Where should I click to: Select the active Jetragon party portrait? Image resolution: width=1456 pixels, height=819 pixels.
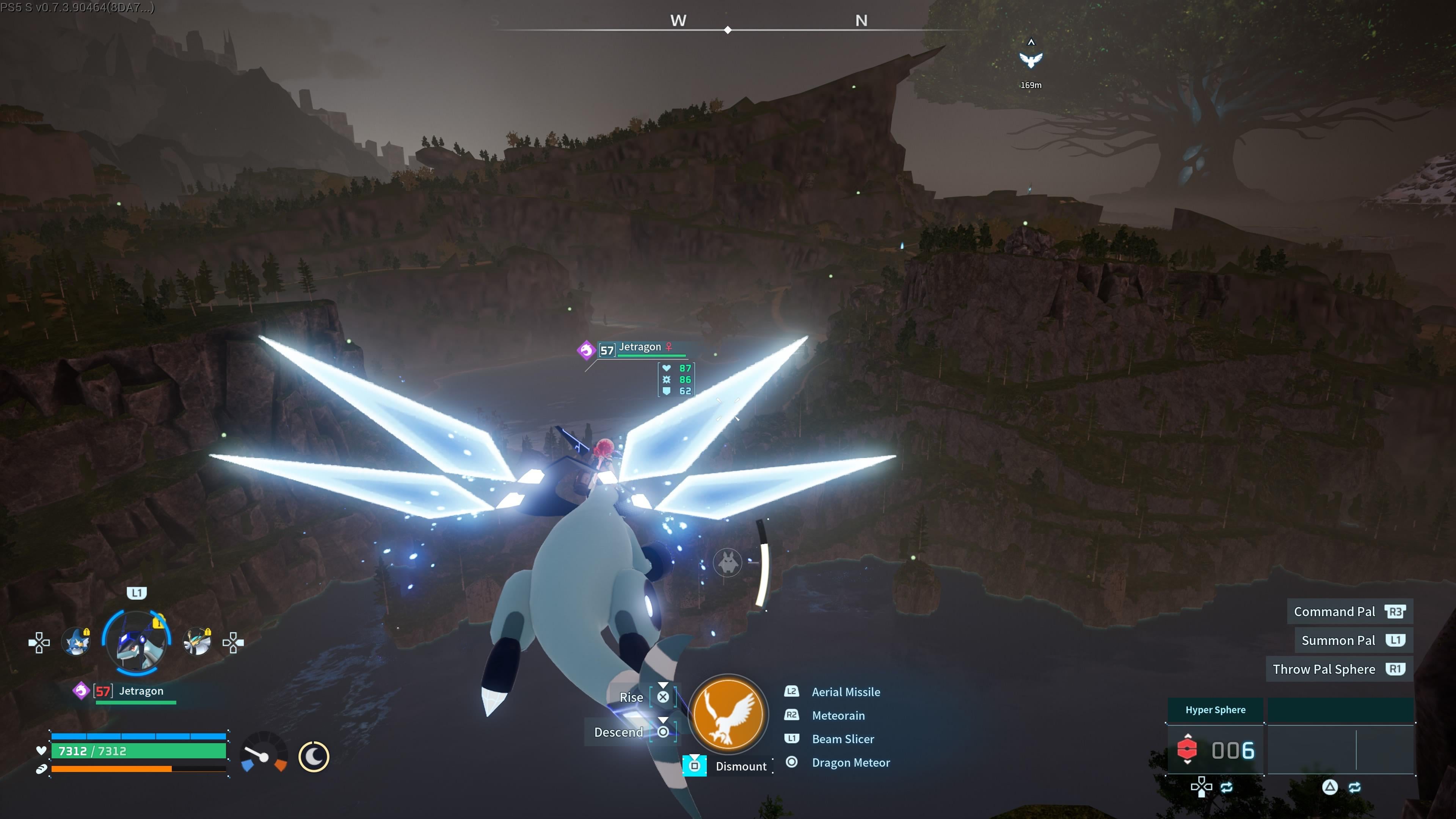click(x=136, y=643)
